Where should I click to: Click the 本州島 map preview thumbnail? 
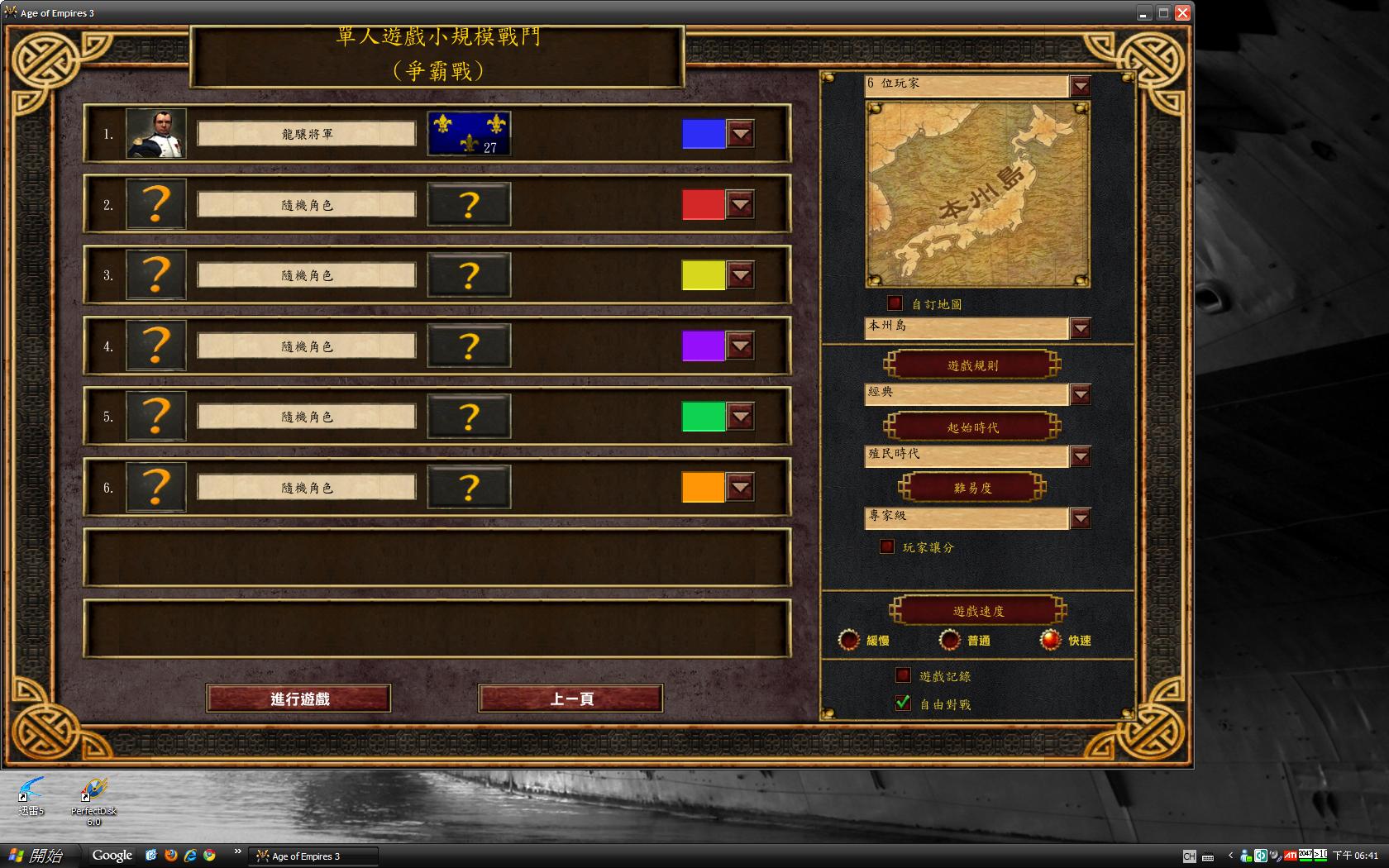pyautogui.click(x=977, y=194)
